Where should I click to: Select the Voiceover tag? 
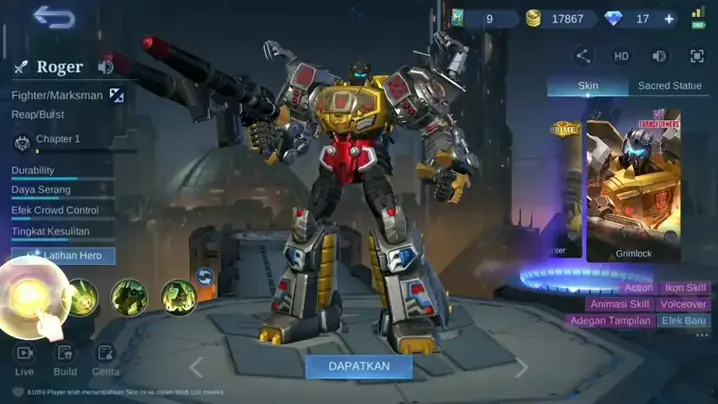pos(683,304)
